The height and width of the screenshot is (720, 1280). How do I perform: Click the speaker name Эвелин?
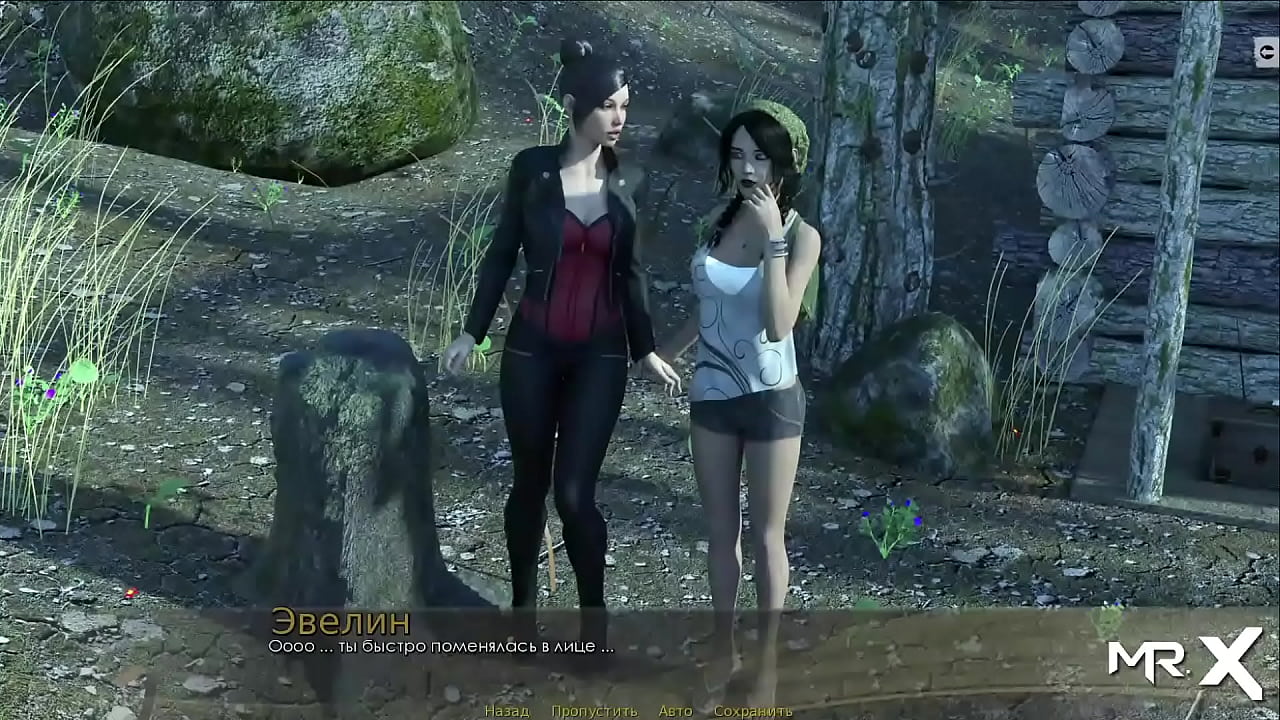click(x=340, y=620)
